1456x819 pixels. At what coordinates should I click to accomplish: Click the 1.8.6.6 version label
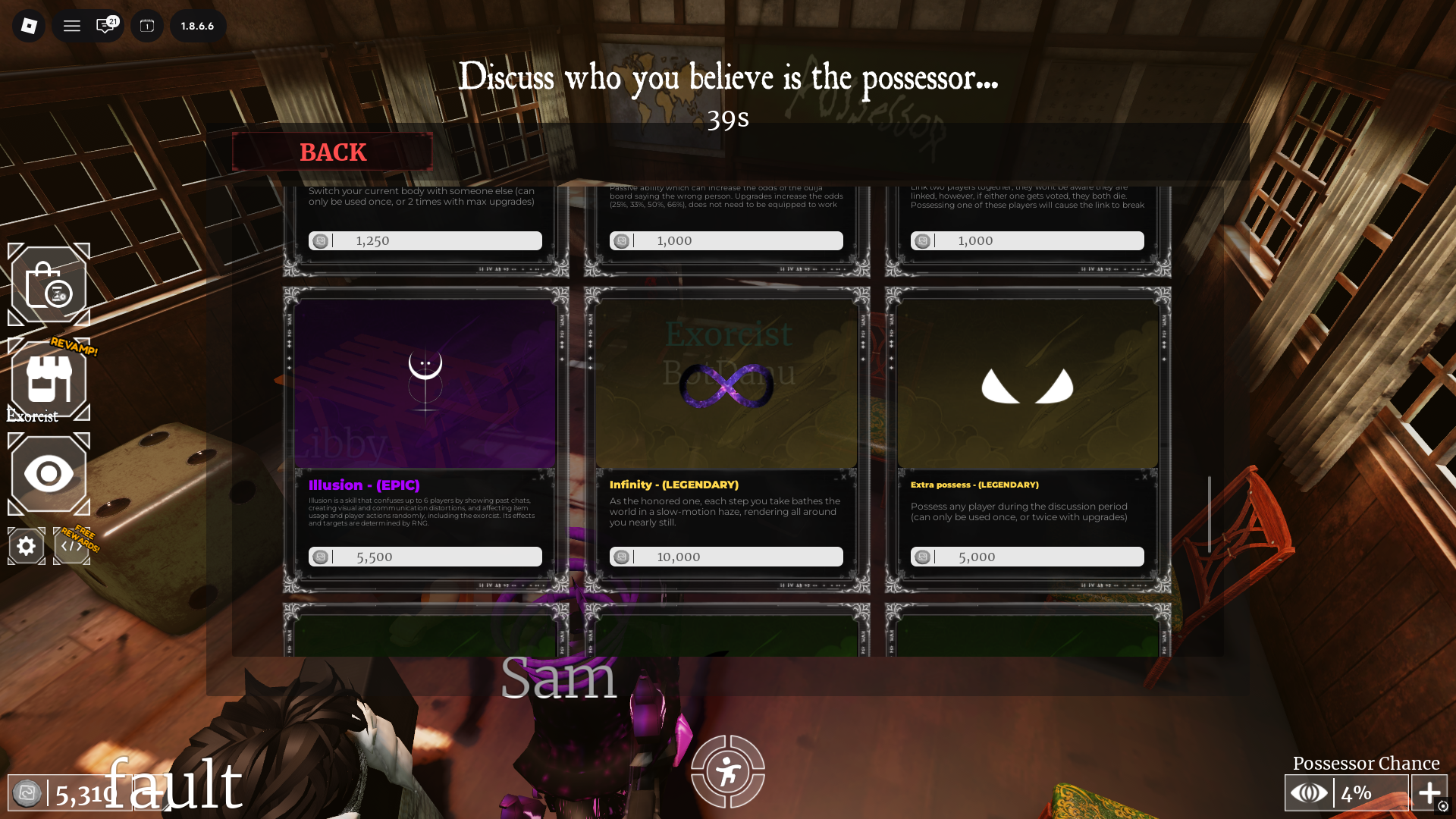click(x=198, y=25)
